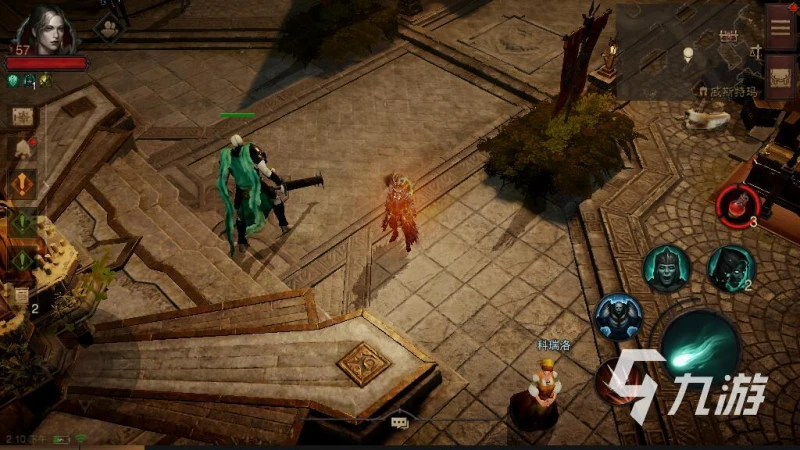Open the orange exclamation quest entry
800x450 pixels.
22,185
